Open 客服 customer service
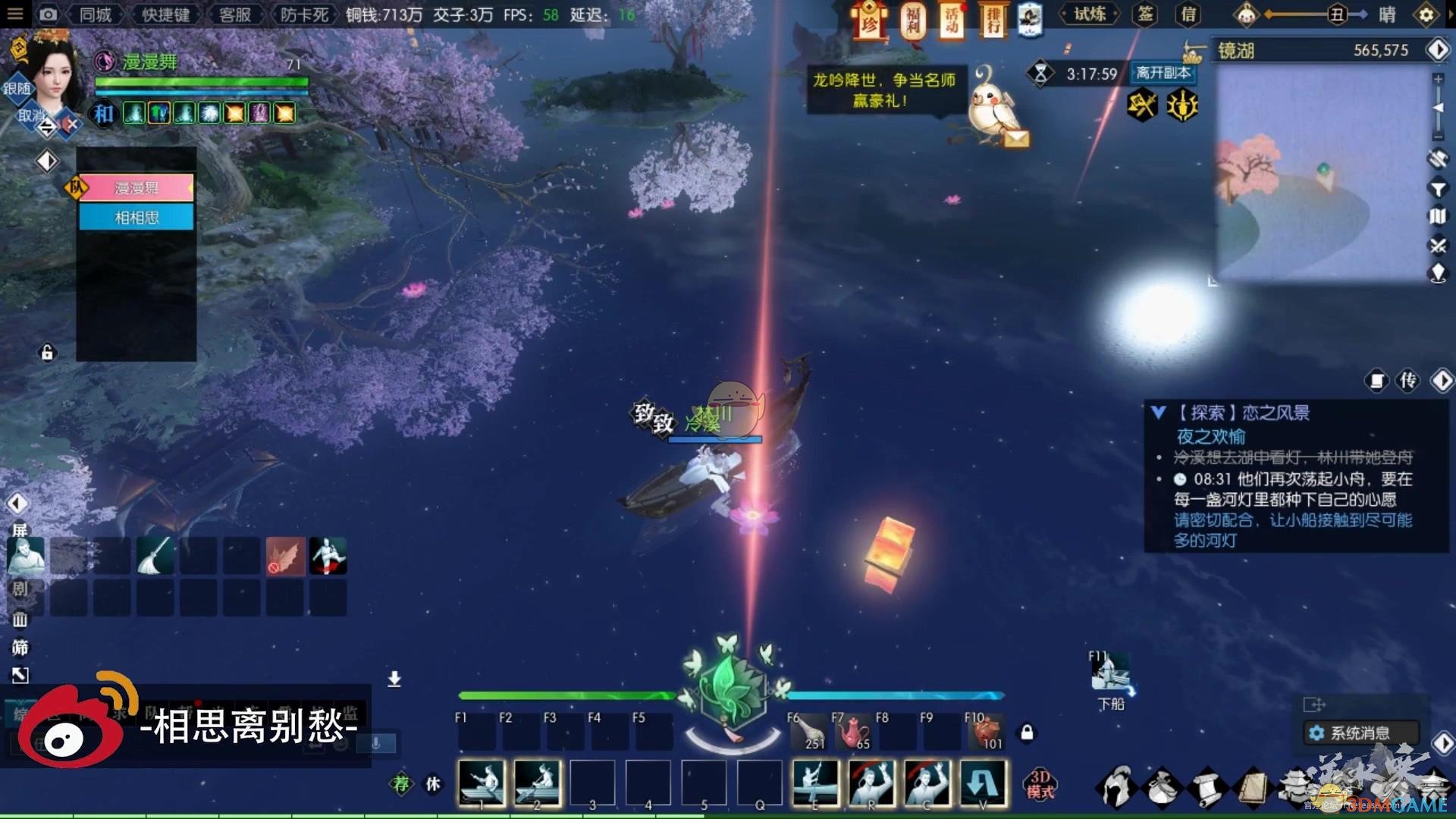The height and width of the screenshot is (819, 1456). 234,14
